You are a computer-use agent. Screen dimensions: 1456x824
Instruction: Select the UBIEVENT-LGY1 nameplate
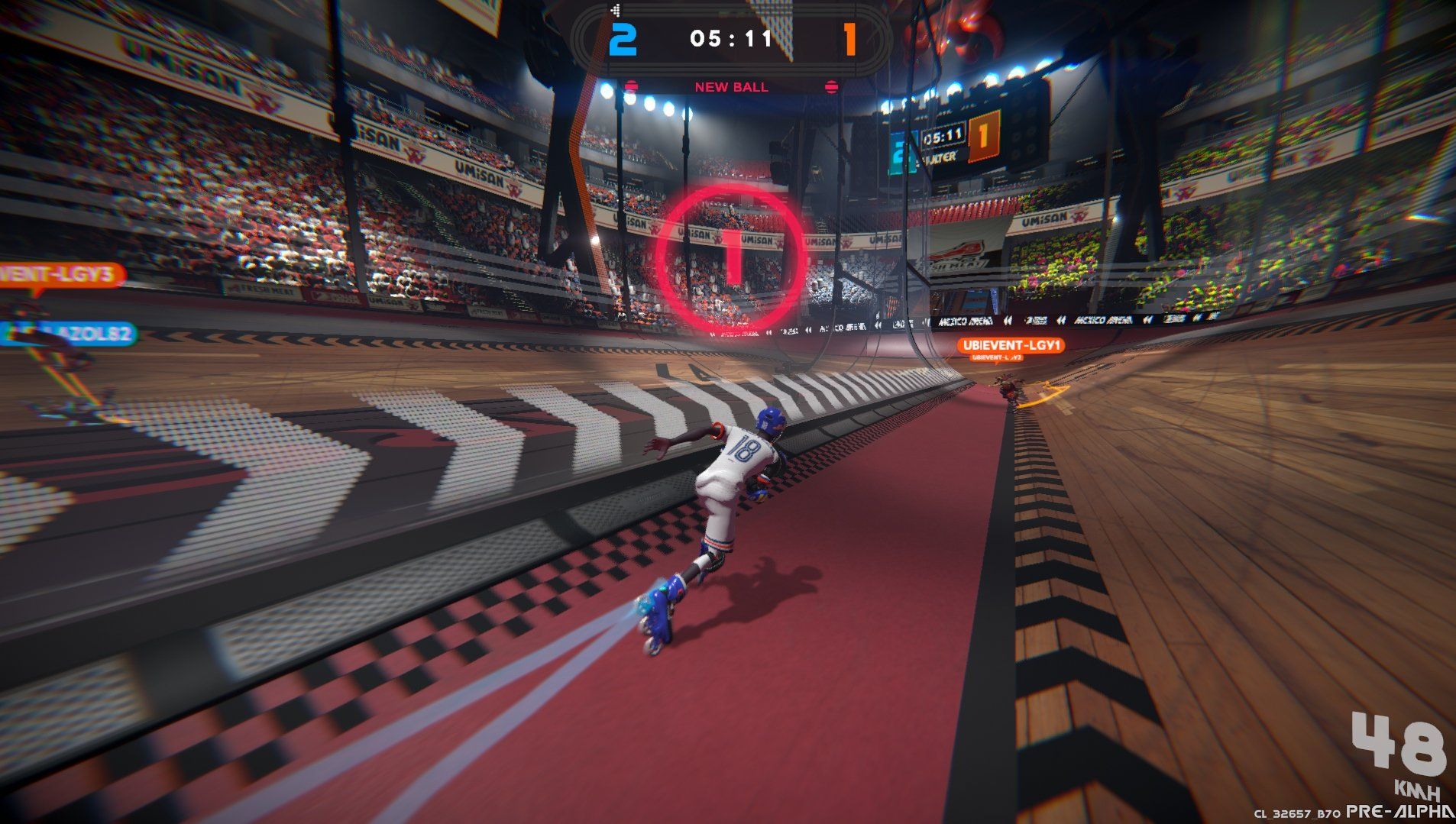(x=1011, y=345)
